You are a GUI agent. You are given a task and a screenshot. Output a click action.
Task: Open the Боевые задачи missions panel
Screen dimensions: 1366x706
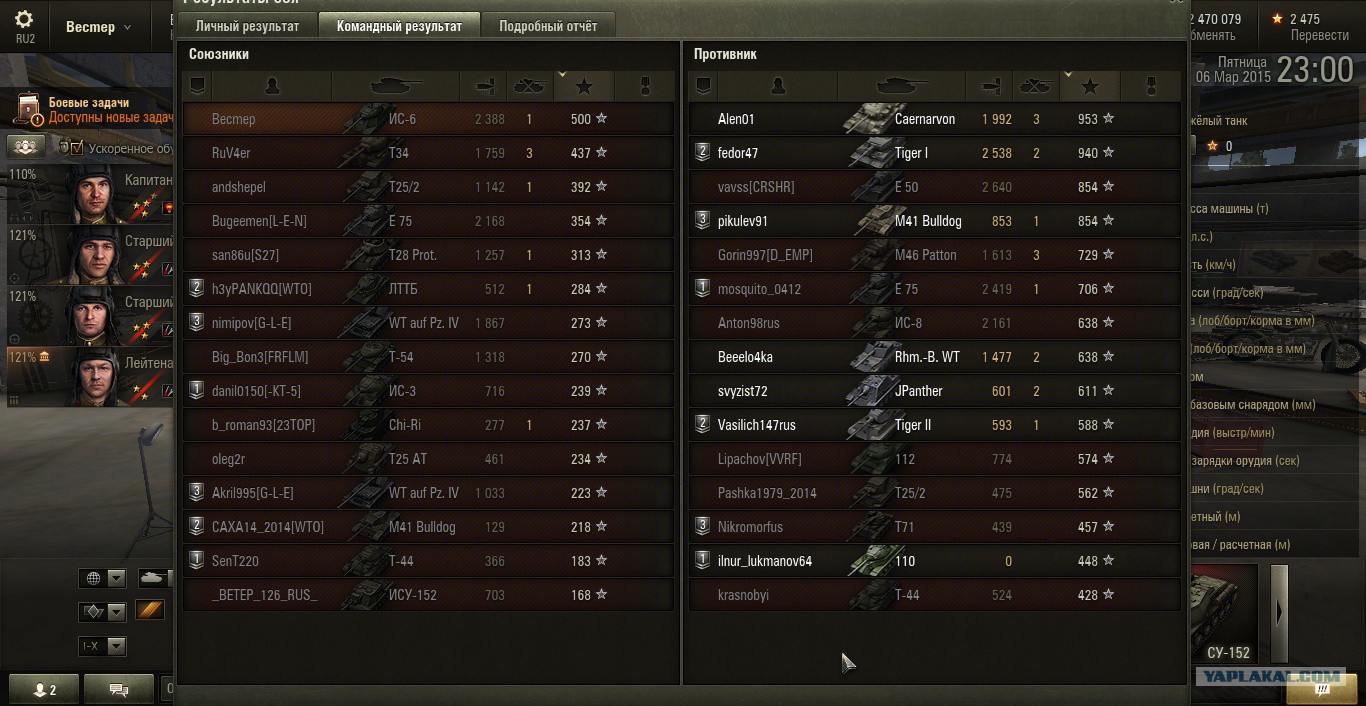pos(90,110)
